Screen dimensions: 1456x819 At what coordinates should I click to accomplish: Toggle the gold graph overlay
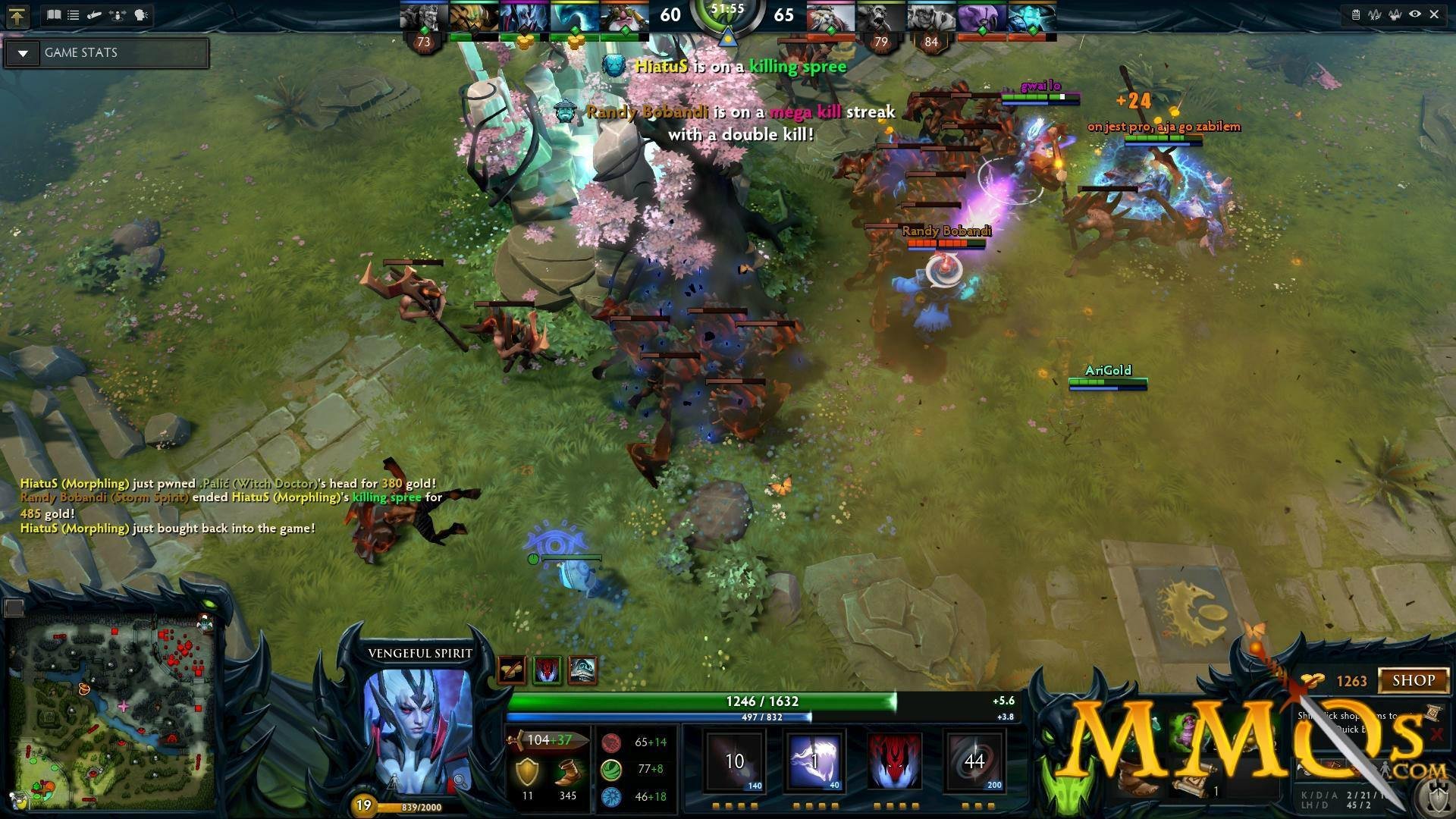coord(1396,14)
